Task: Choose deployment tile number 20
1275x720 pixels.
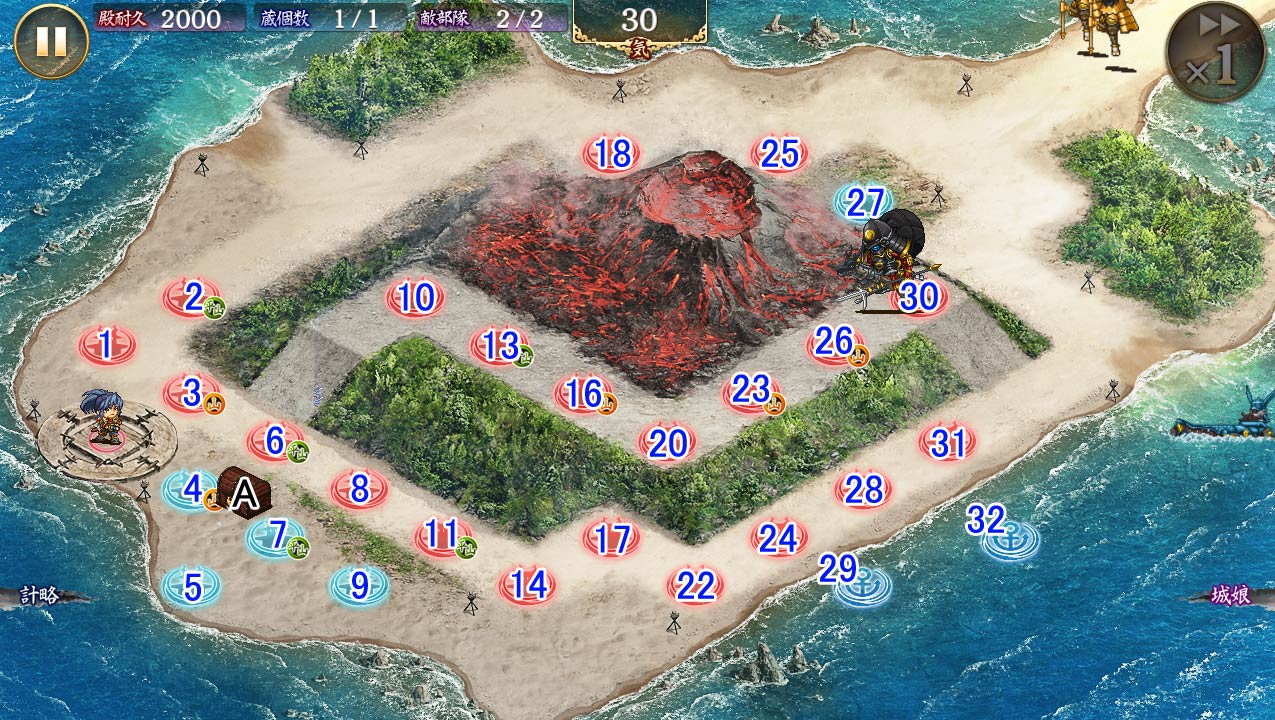Action: point(667,442)
